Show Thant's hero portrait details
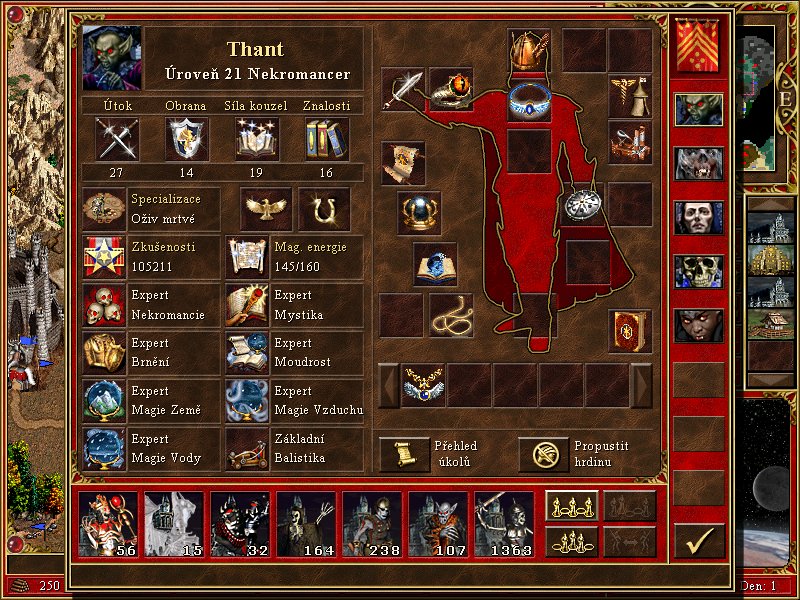Screen dimensions: 800x600 point(112,58)
